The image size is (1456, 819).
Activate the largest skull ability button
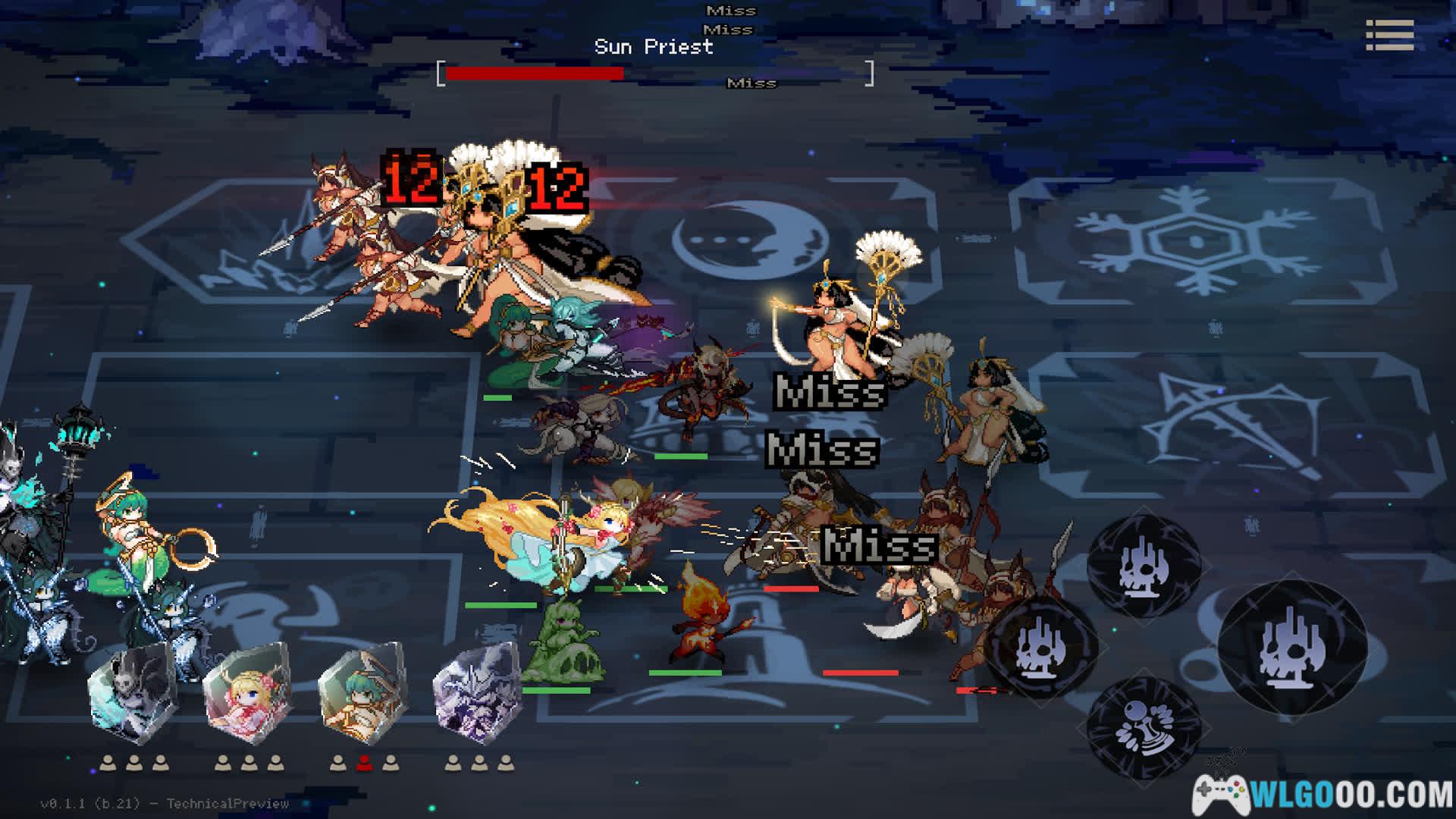coord(1292,647)
